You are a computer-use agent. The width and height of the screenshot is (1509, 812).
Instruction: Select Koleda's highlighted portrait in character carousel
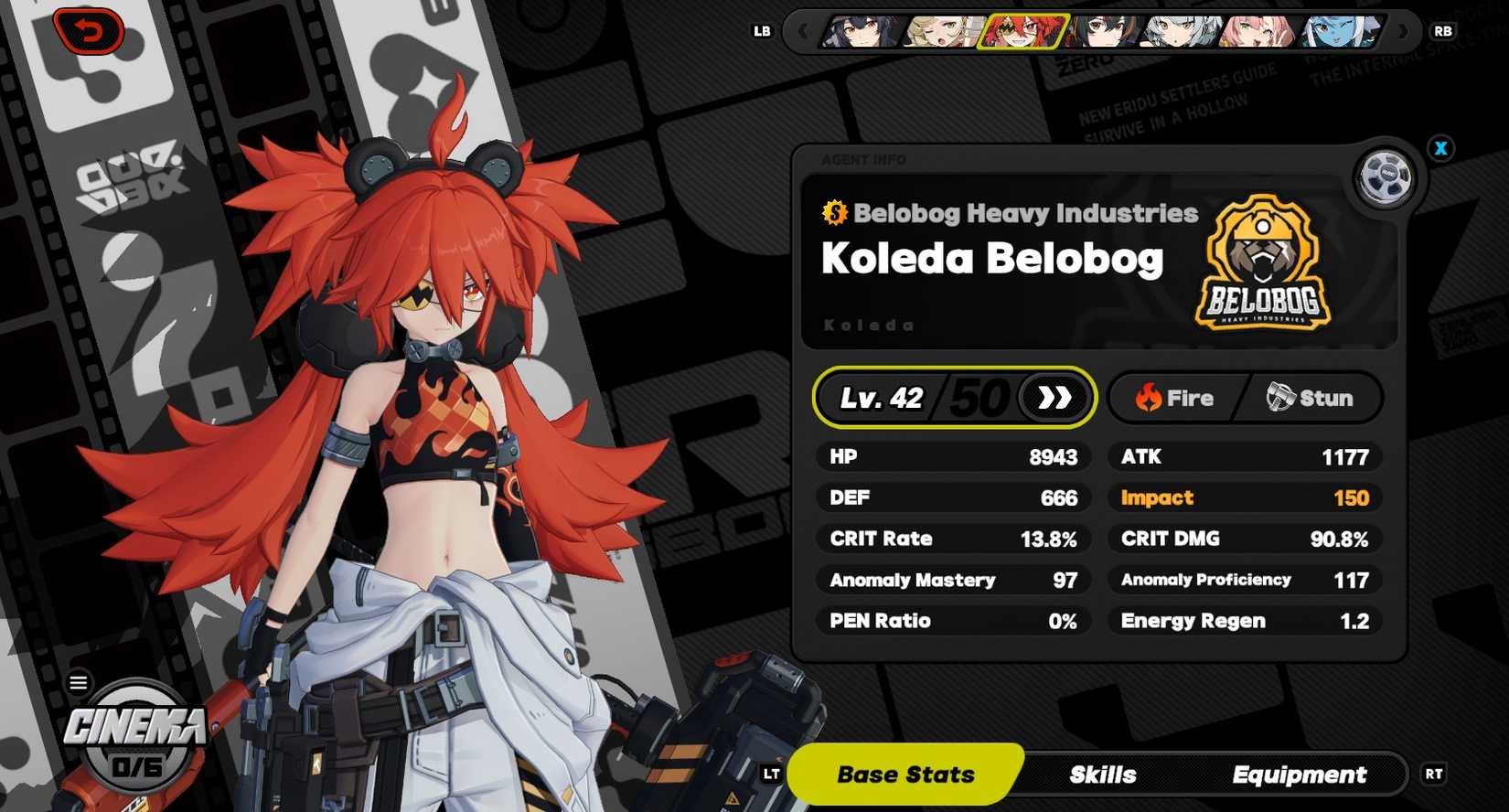1022,32
